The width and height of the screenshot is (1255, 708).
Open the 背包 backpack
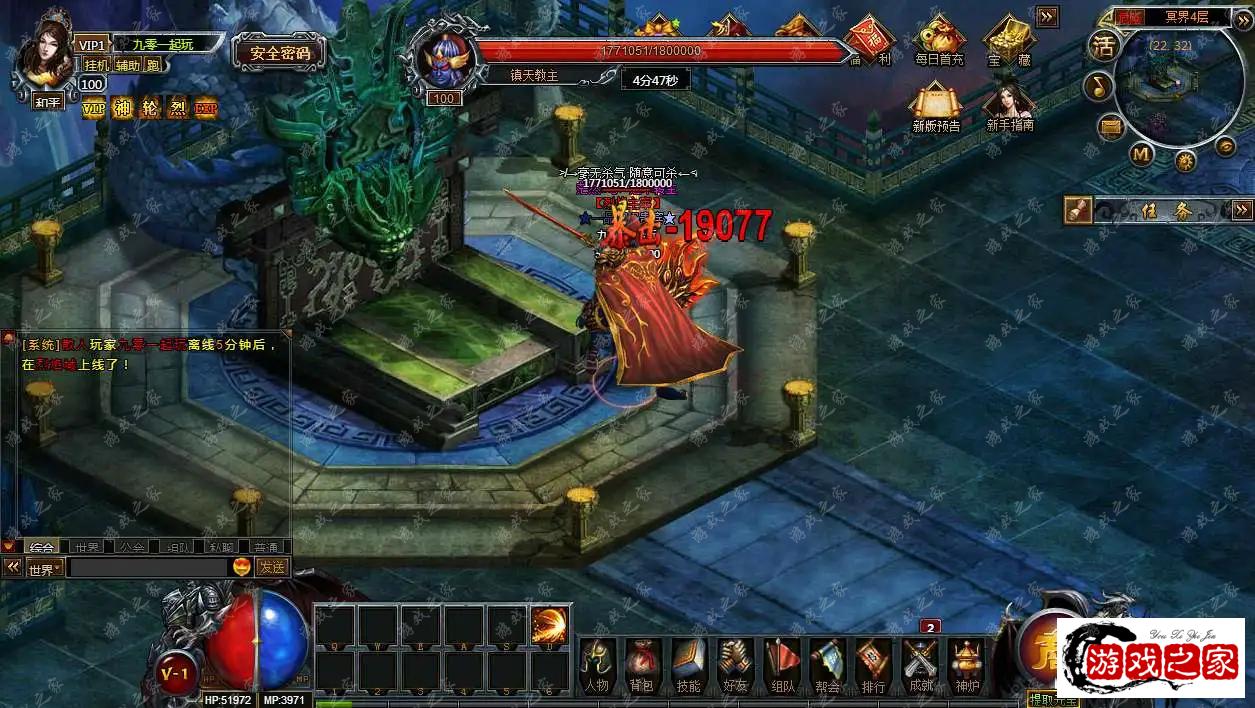pyautogui.click(x=643, y=664)
